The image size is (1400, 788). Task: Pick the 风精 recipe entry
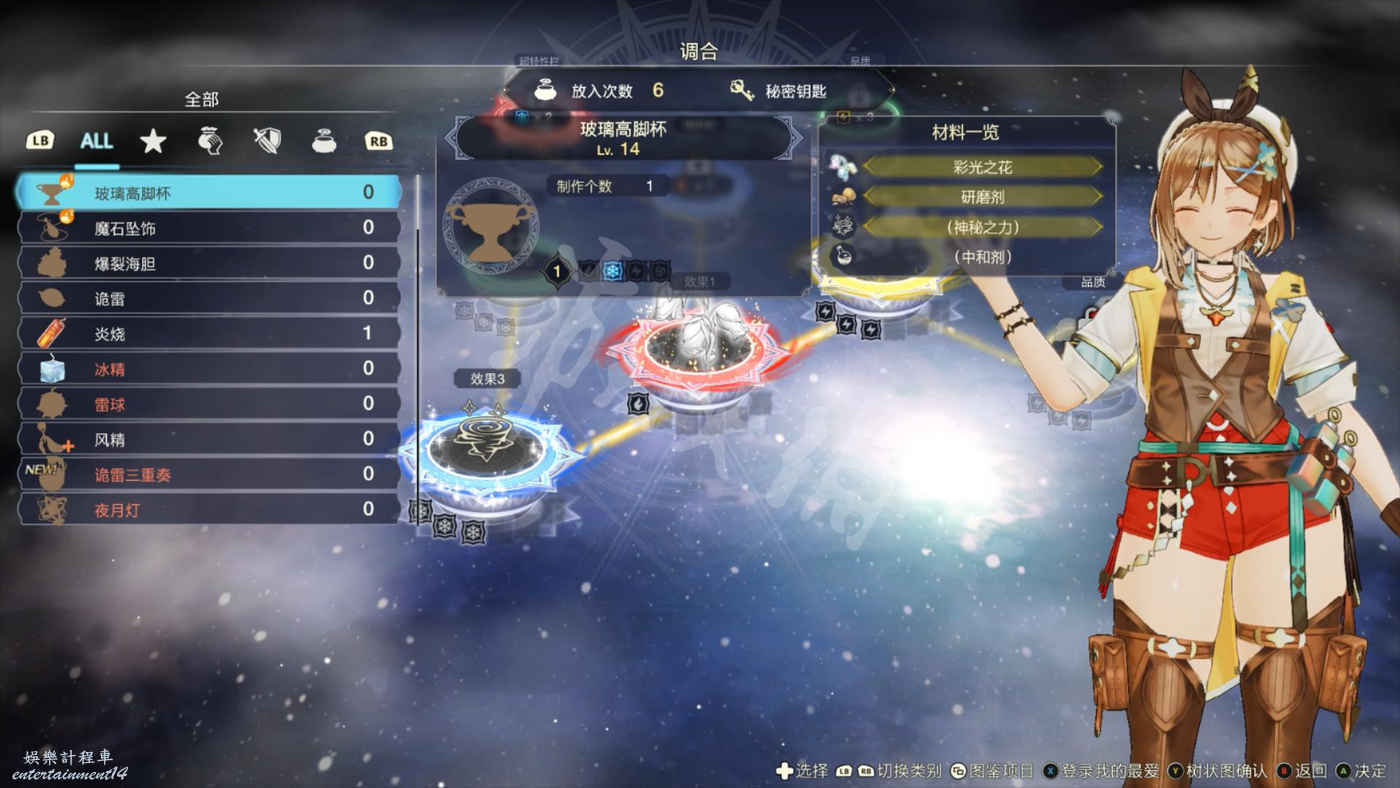tap(210, 439)
